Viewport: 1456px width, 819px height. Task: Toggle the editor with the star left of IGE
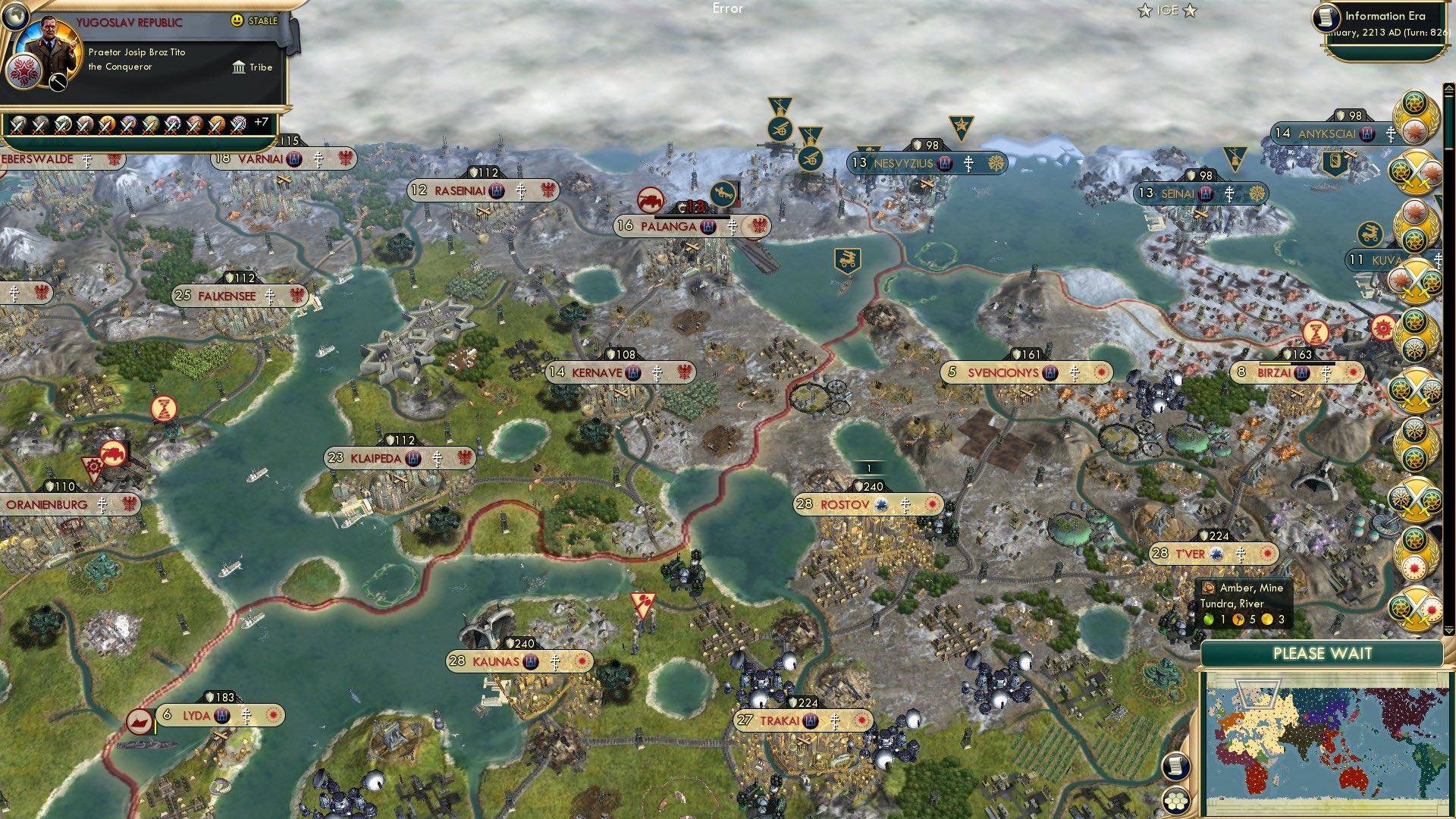(x=1144, y=11)
